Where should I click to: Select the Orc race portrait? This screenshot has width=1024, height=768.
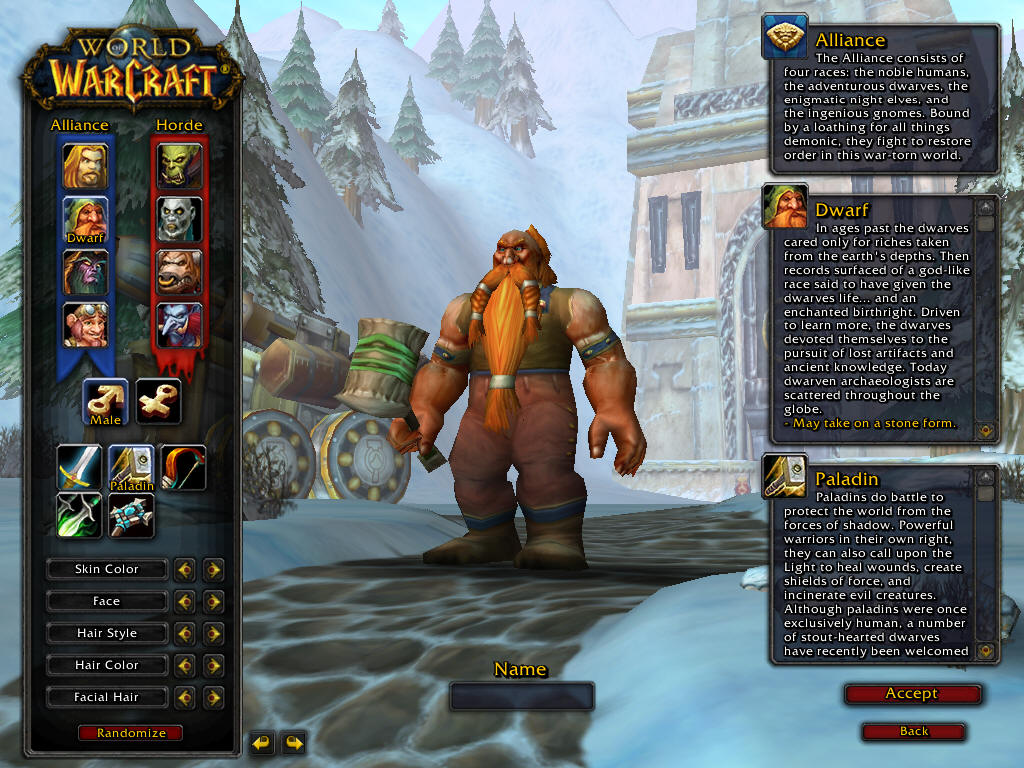[179, 166]
